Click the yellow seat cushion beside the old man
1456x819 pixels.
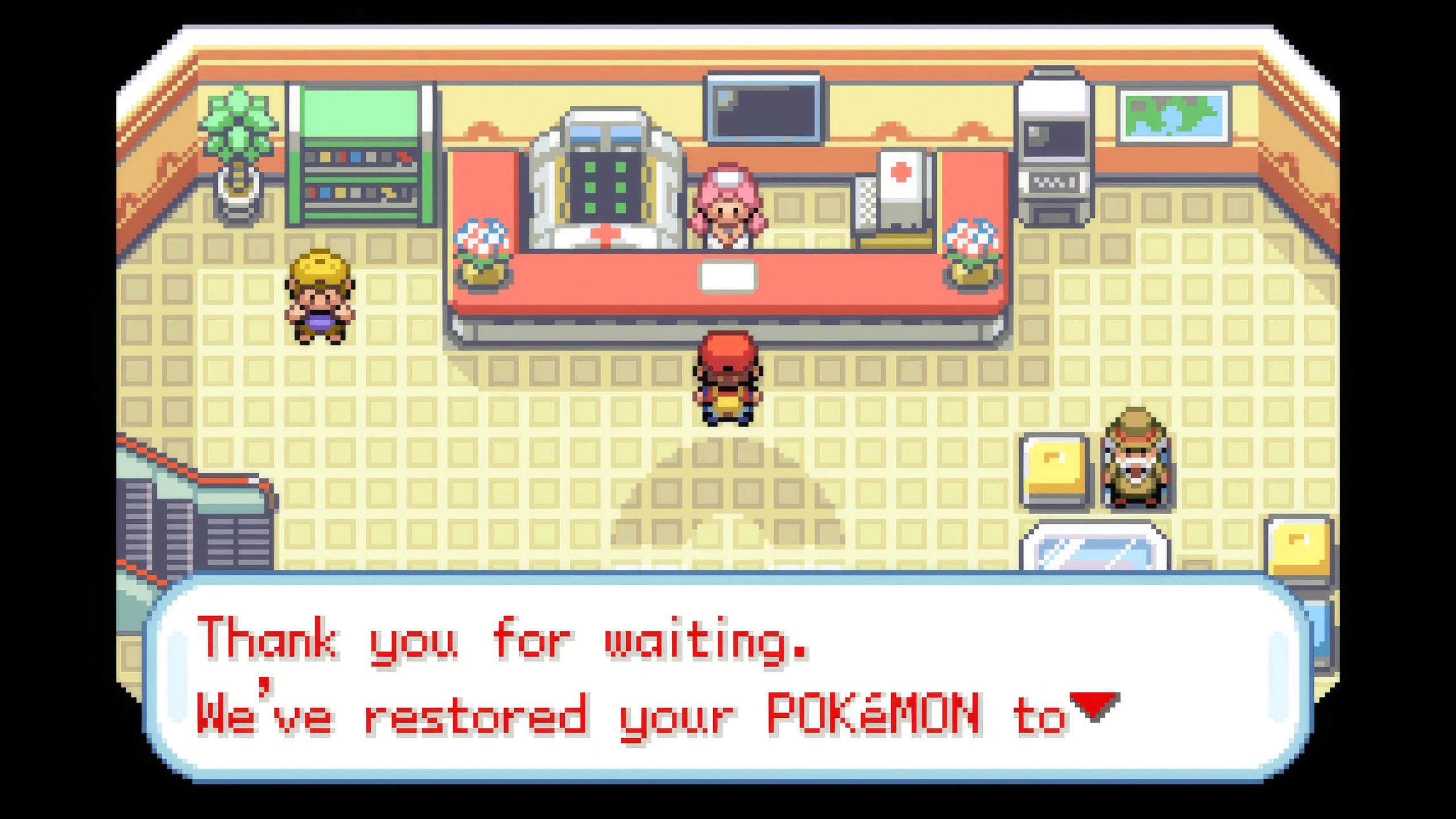tap(1055, 472)
